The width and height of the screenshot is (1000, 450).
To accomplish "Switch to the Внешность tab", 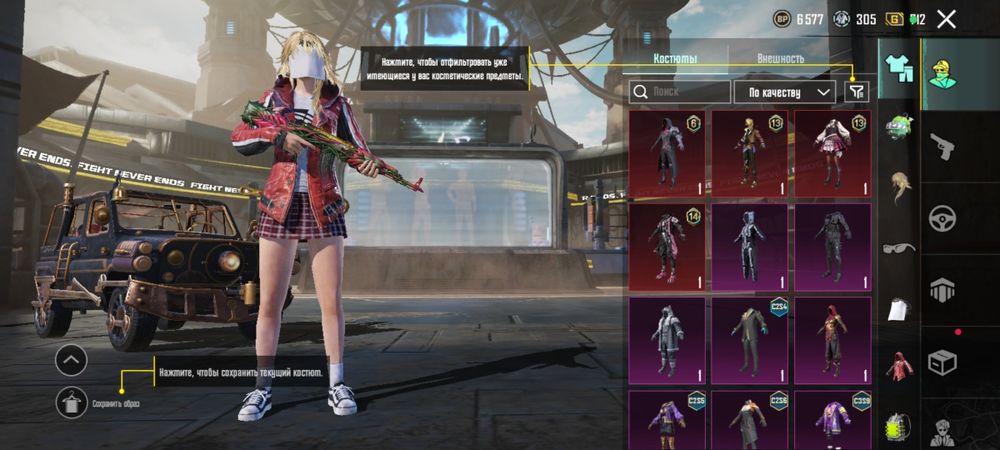I will click(780, 59).
